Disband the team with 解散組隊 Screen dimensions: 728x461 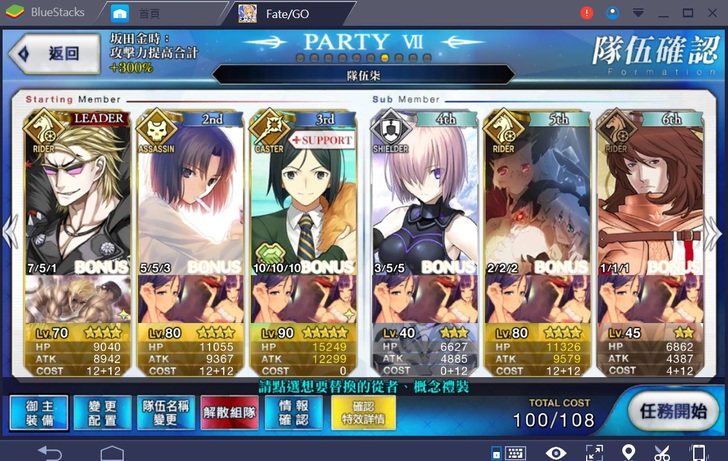tap(229, 411)
